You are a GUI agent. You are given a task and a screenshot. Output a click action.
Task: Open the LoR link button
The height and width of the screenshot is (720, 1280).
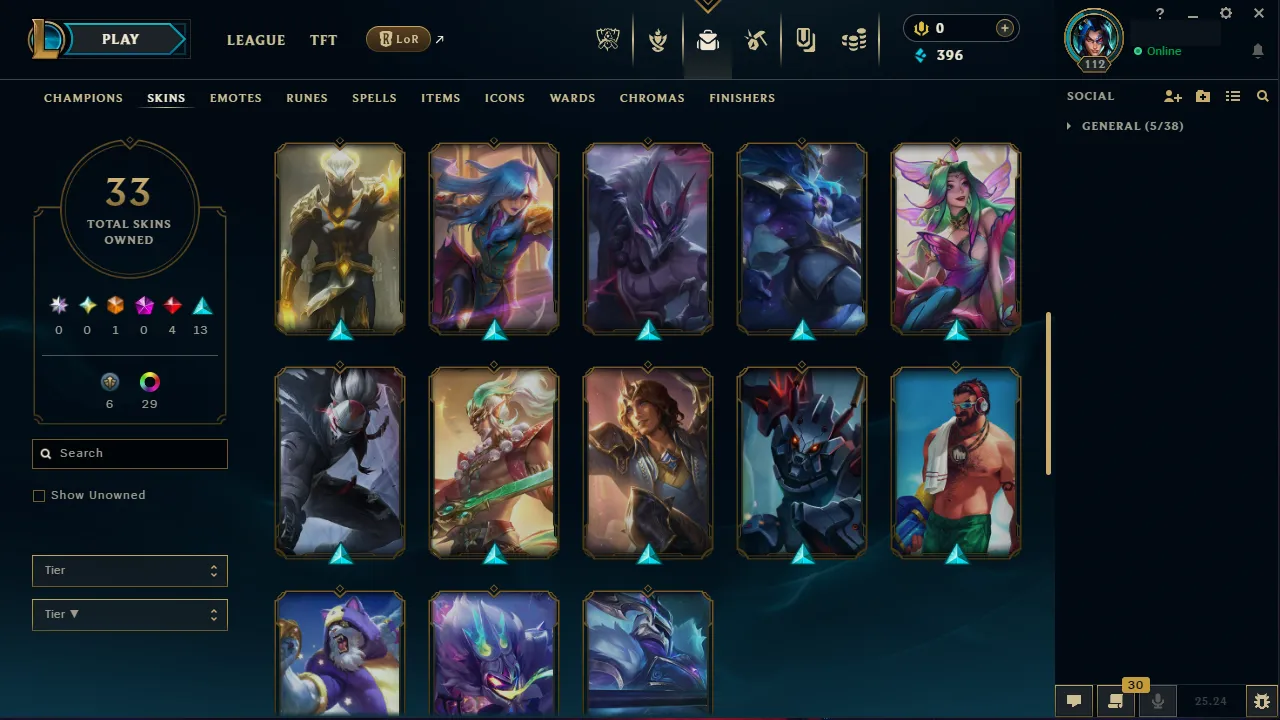(x=398, y=39)
